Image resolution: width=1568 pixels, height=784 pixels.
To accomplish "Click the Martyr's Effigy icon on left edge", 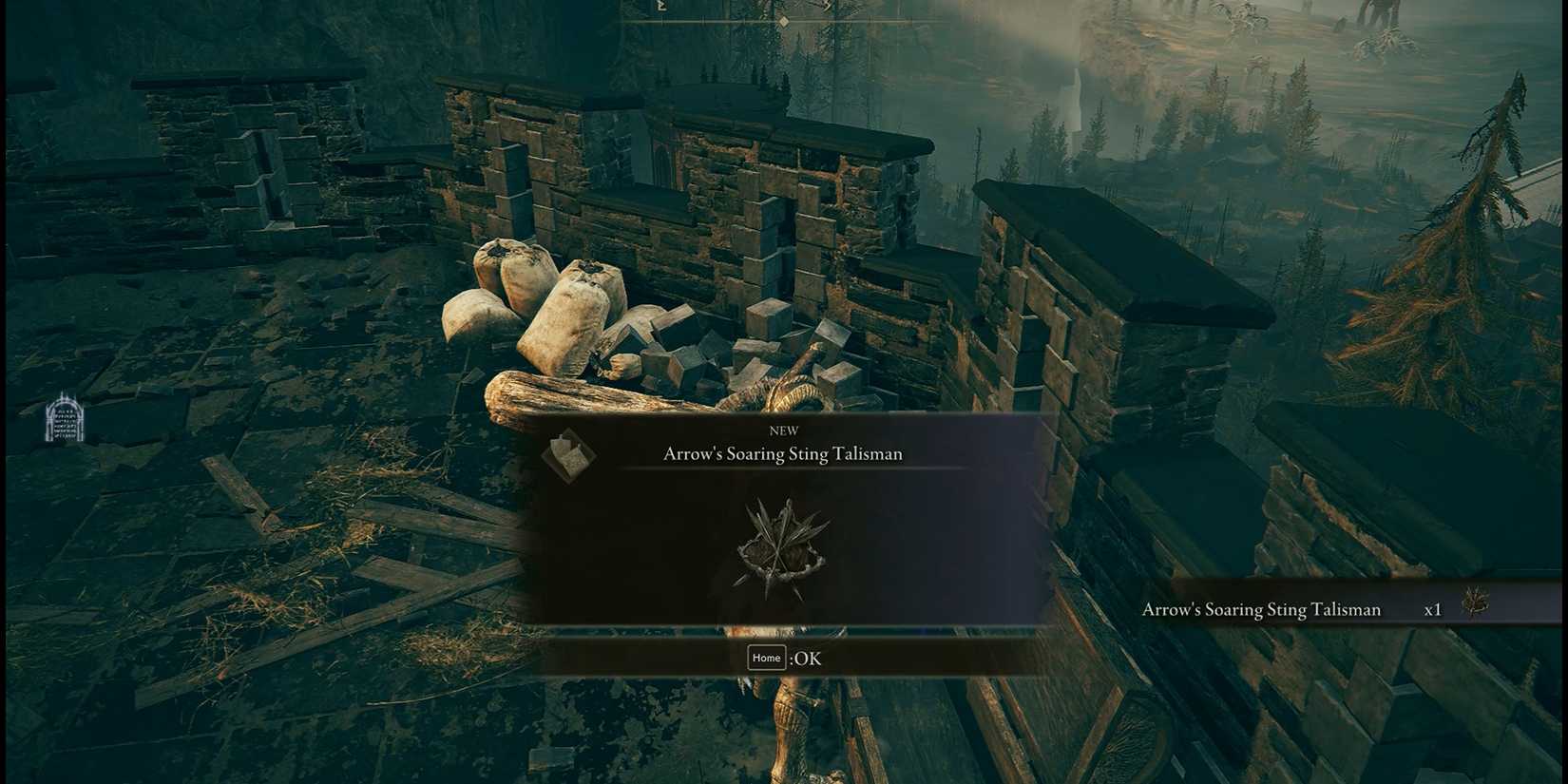I will coord(65,418).
